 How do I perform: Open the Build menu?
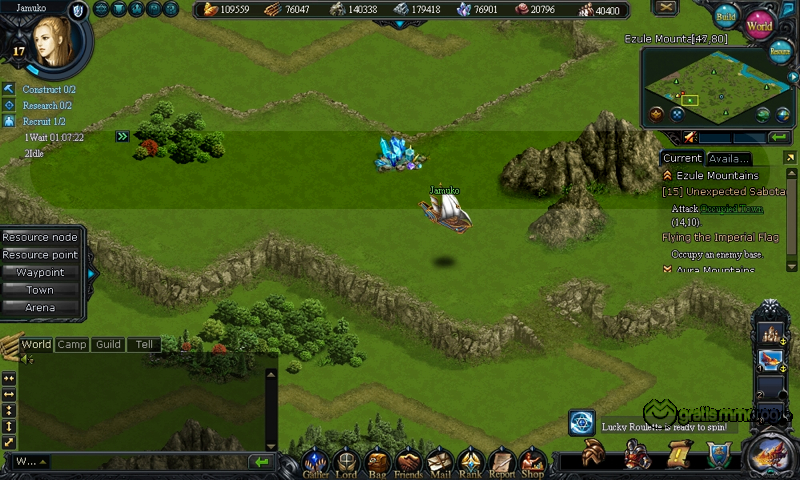tap(726, 17)
